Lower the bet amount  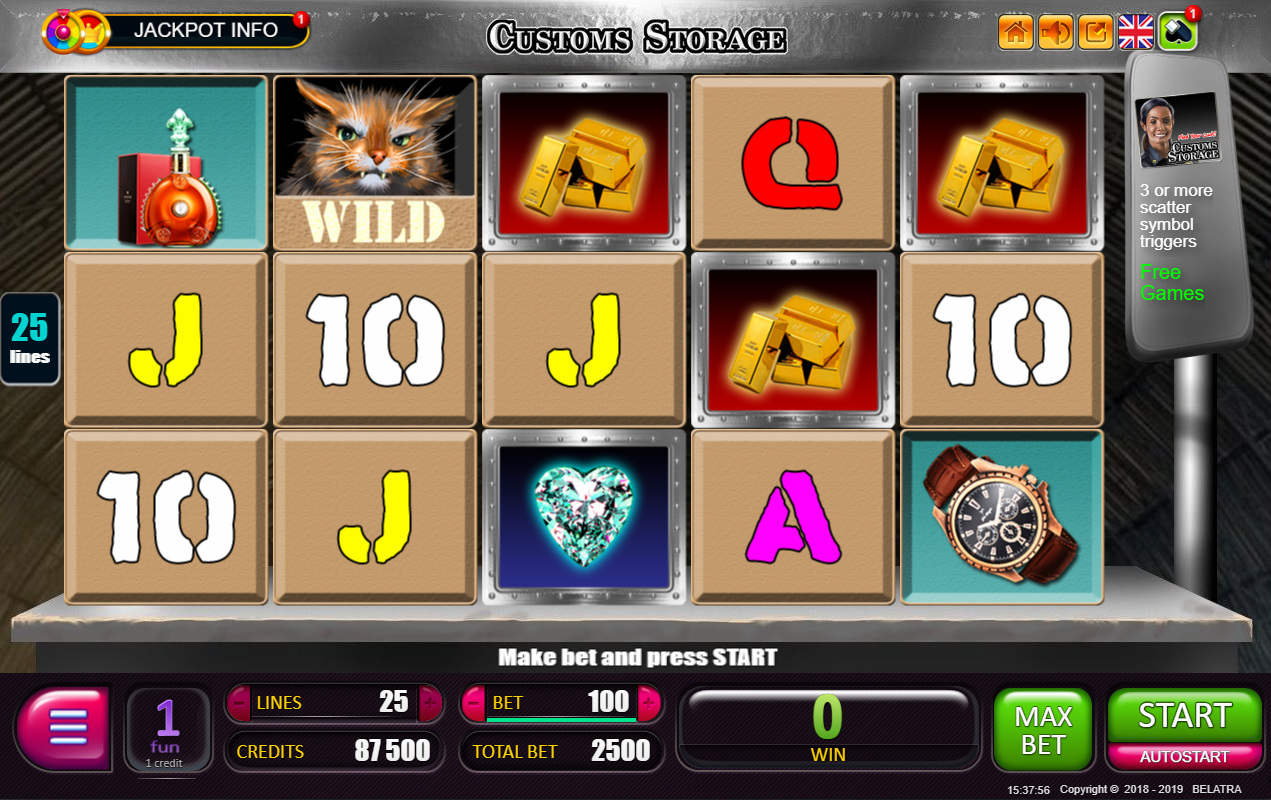tap(475, 703)
